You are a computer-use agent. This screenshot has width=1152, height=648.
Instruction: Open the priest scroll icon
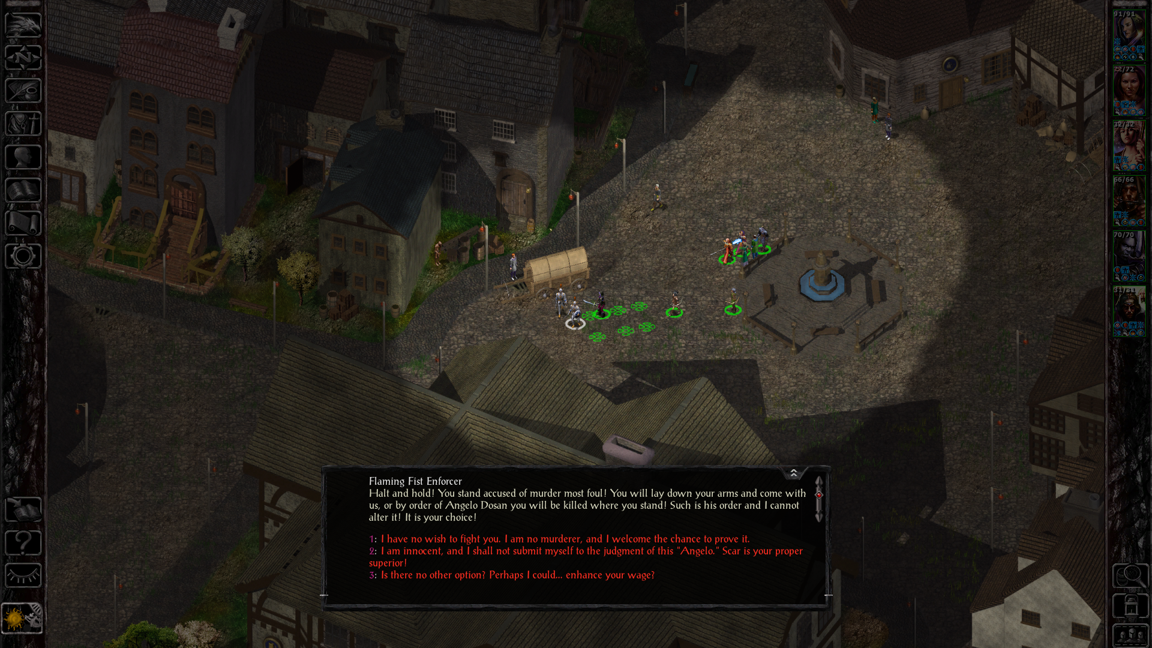click(23, 223)
